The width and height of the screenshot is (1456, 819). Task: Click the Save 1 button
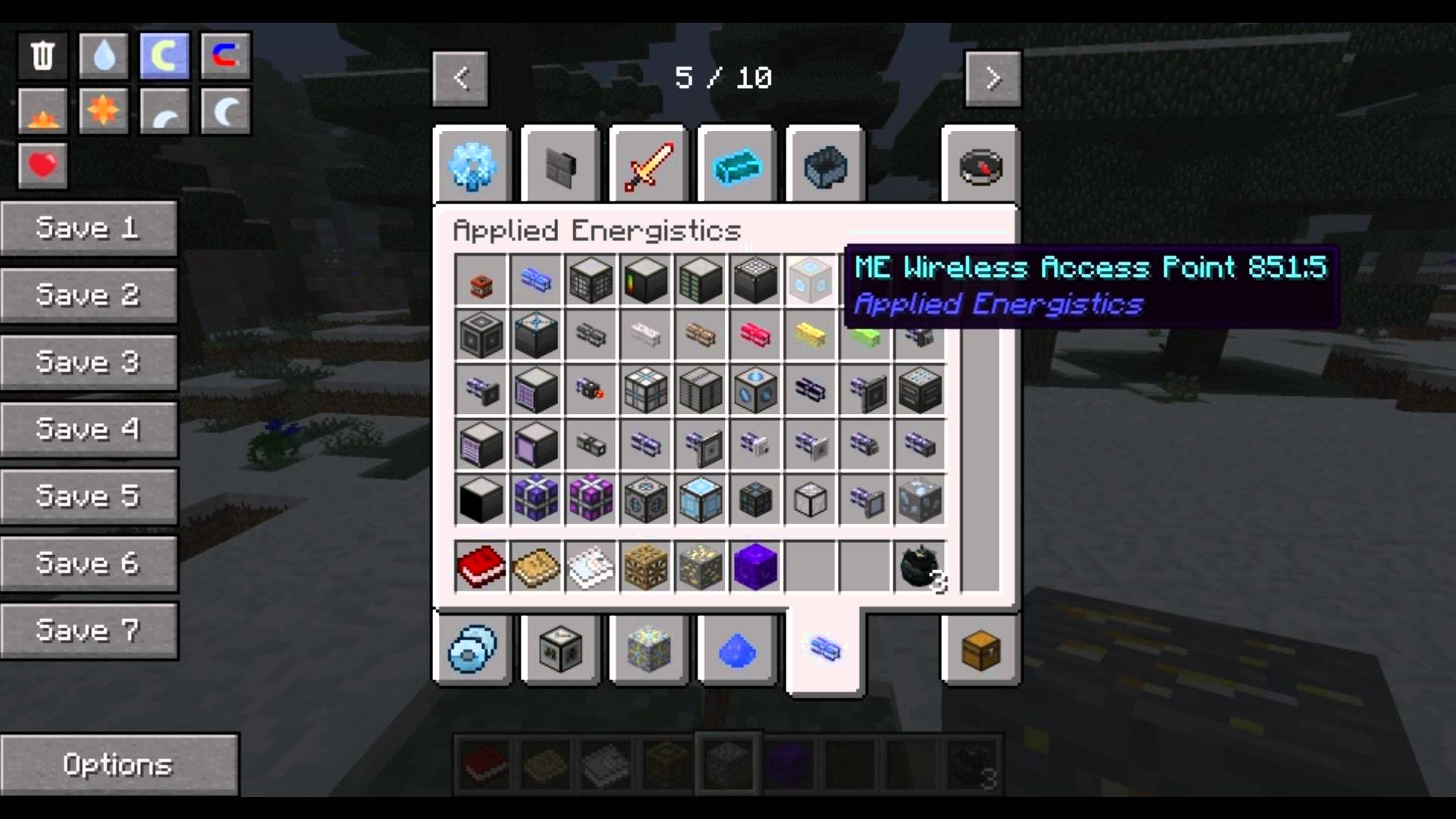pos(89,228)
